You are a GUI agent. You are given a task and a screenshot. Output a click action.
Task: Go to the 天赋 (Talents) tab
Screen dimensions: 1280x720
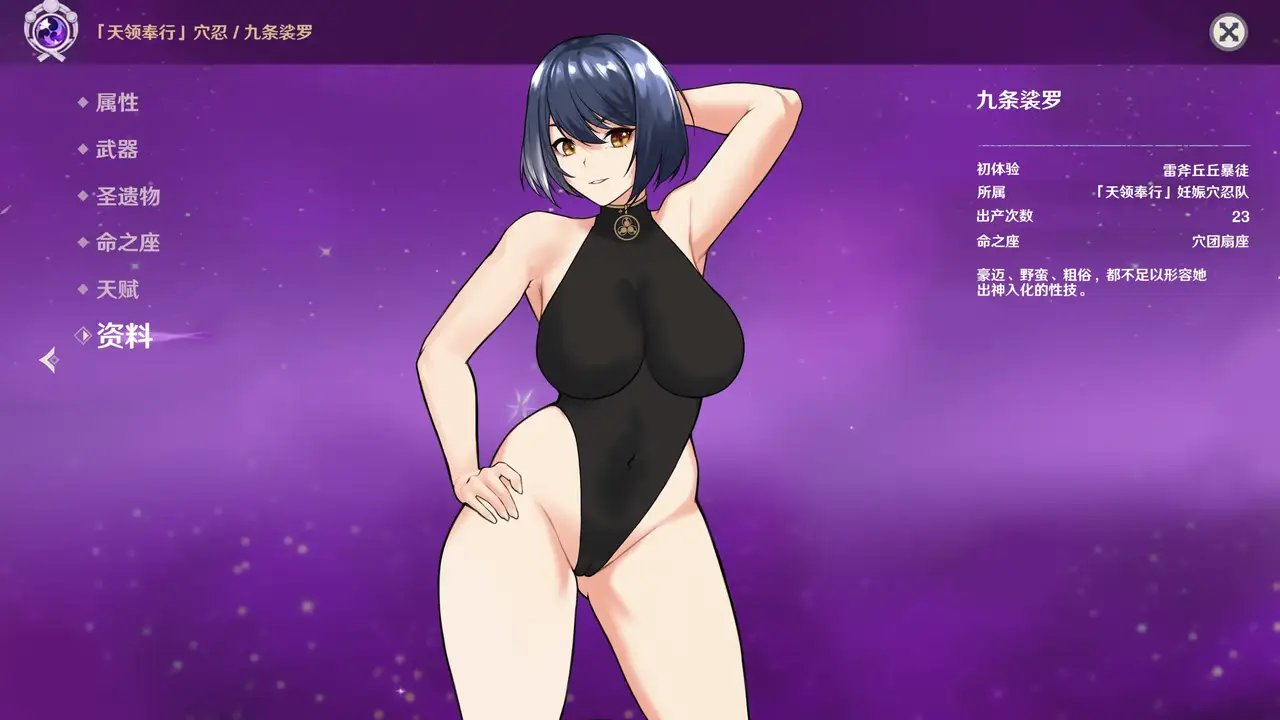tap(116, 289)
